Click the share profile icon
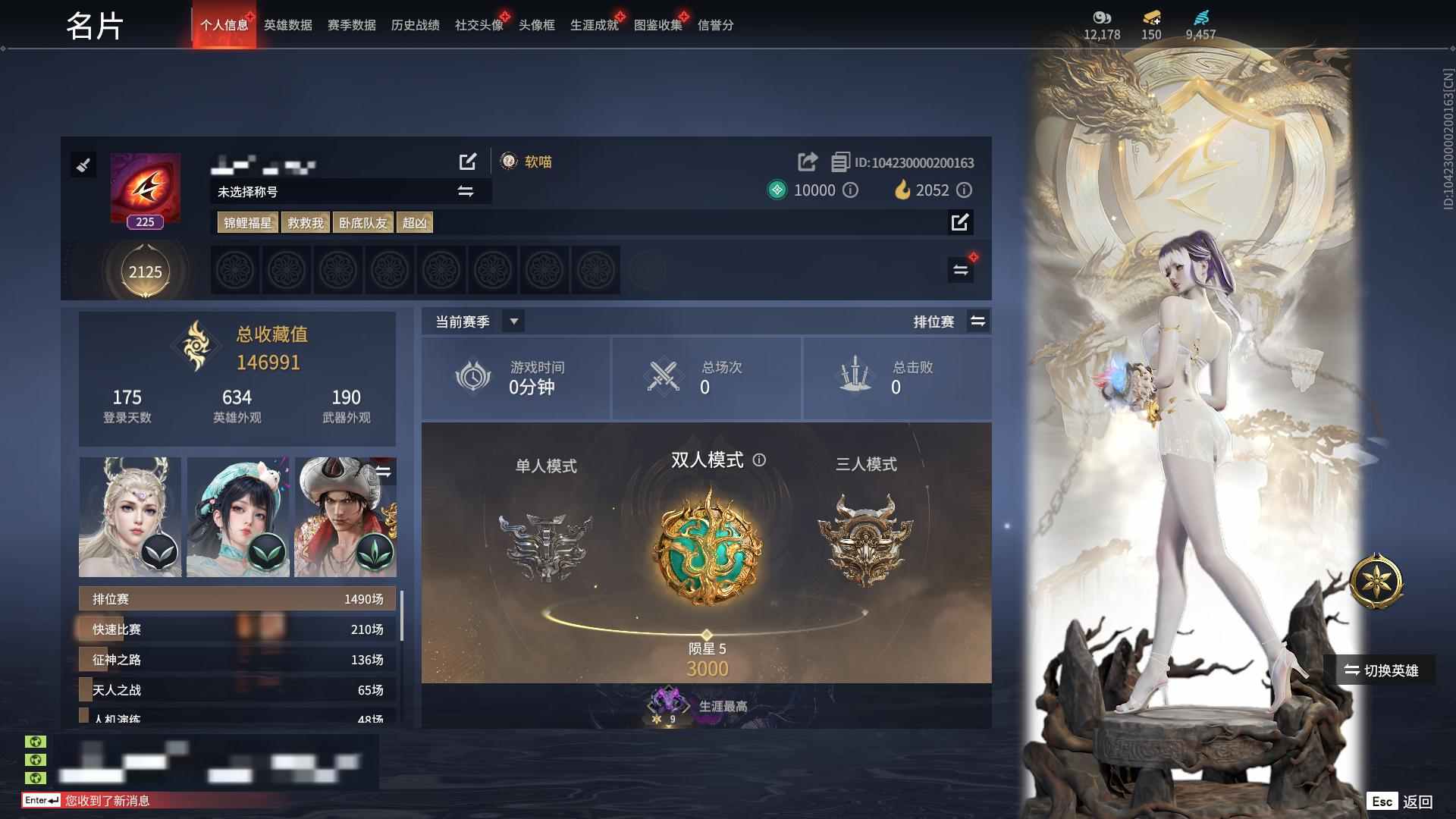Image resolution: width=1456 pixels, height=819 pixels. pyautogui.click(x=806, y=162)
